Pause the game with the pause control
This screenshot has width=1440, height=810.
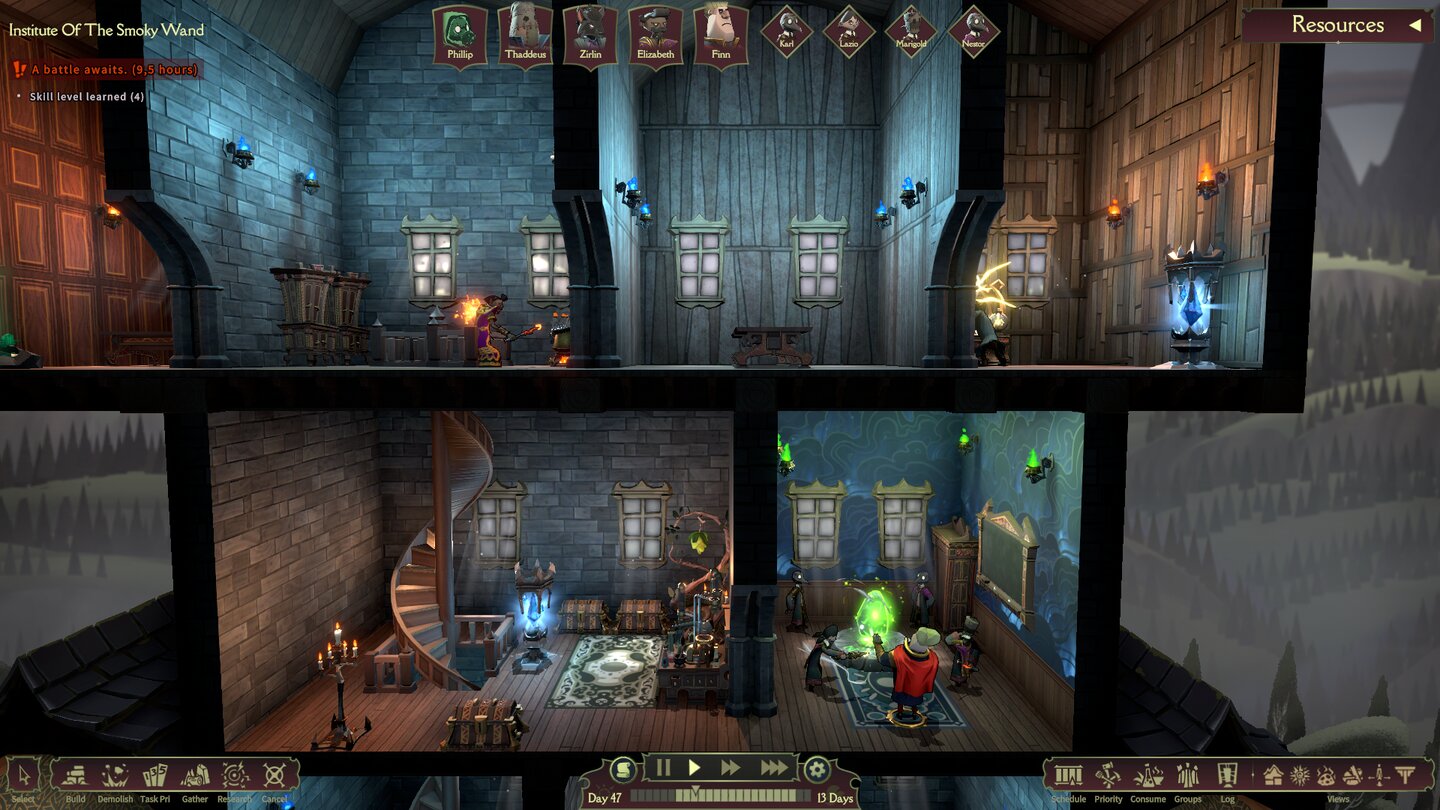[x=663, y=767]
